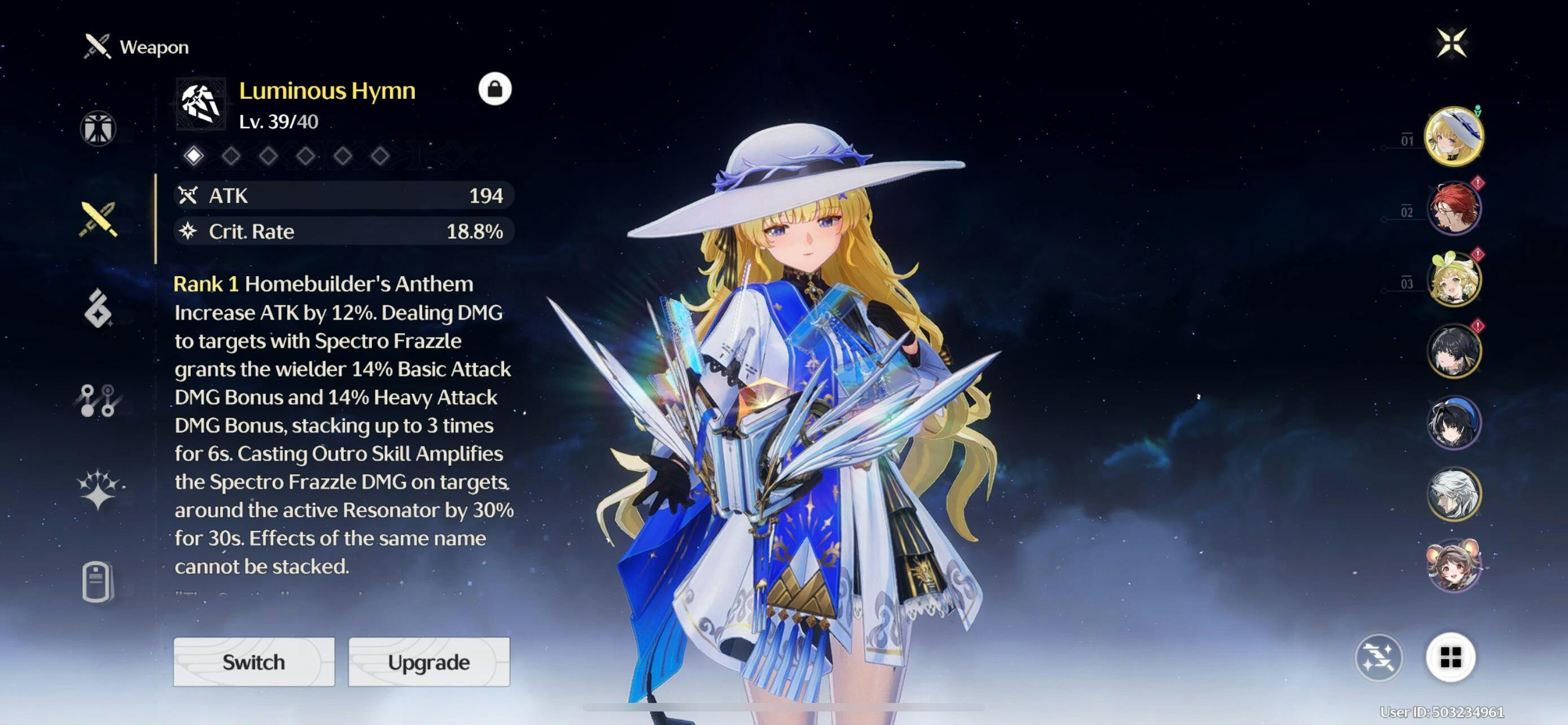
Task: Select the blonde resonator with green bow
Action: (x=1453, y=279)
